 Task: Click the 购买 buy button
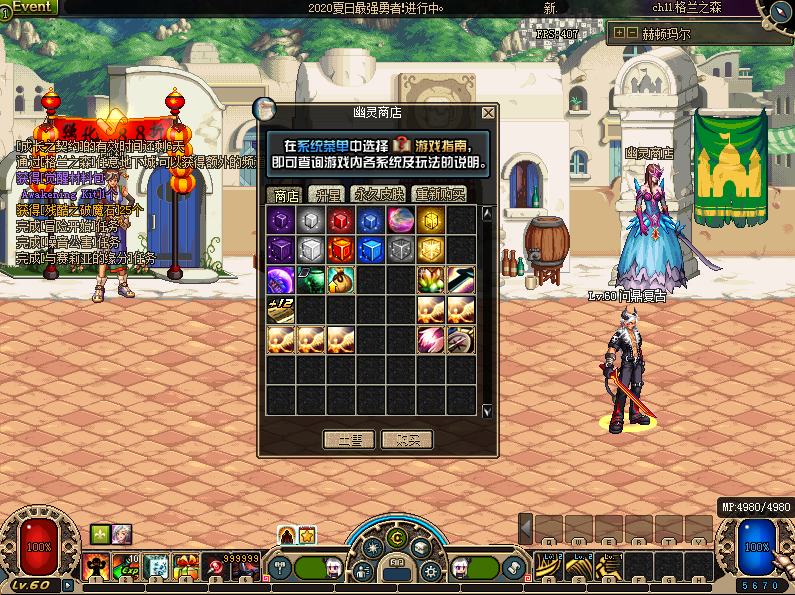tap(407, 439)
